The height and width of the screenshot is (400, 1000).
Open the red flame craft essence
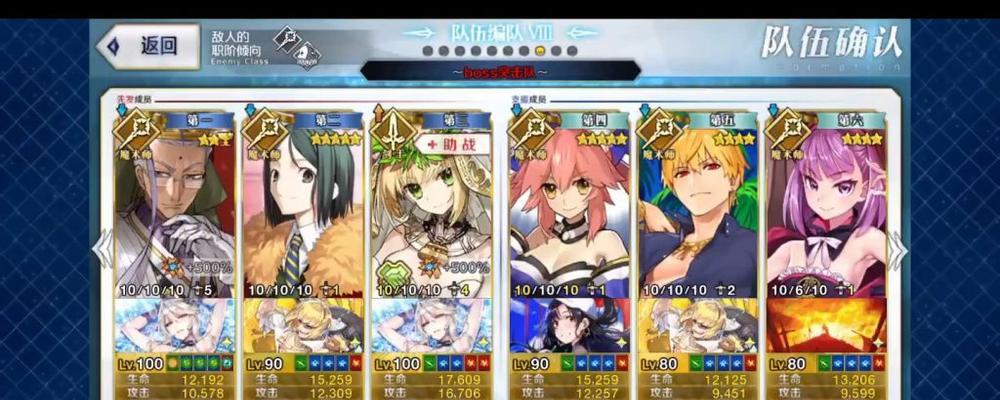[x=825, y=326]
